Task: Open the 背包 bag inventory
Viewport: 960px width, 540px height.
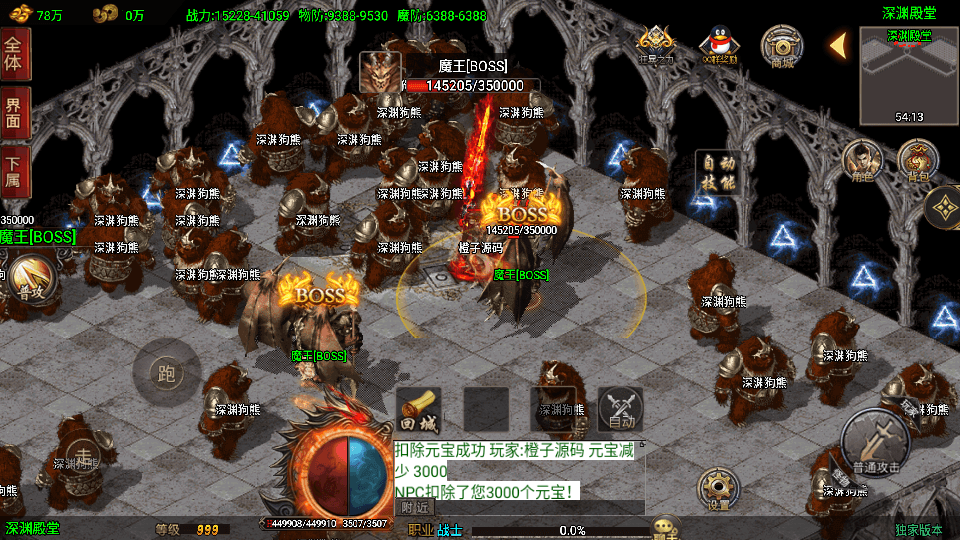Action: [916, 161]
